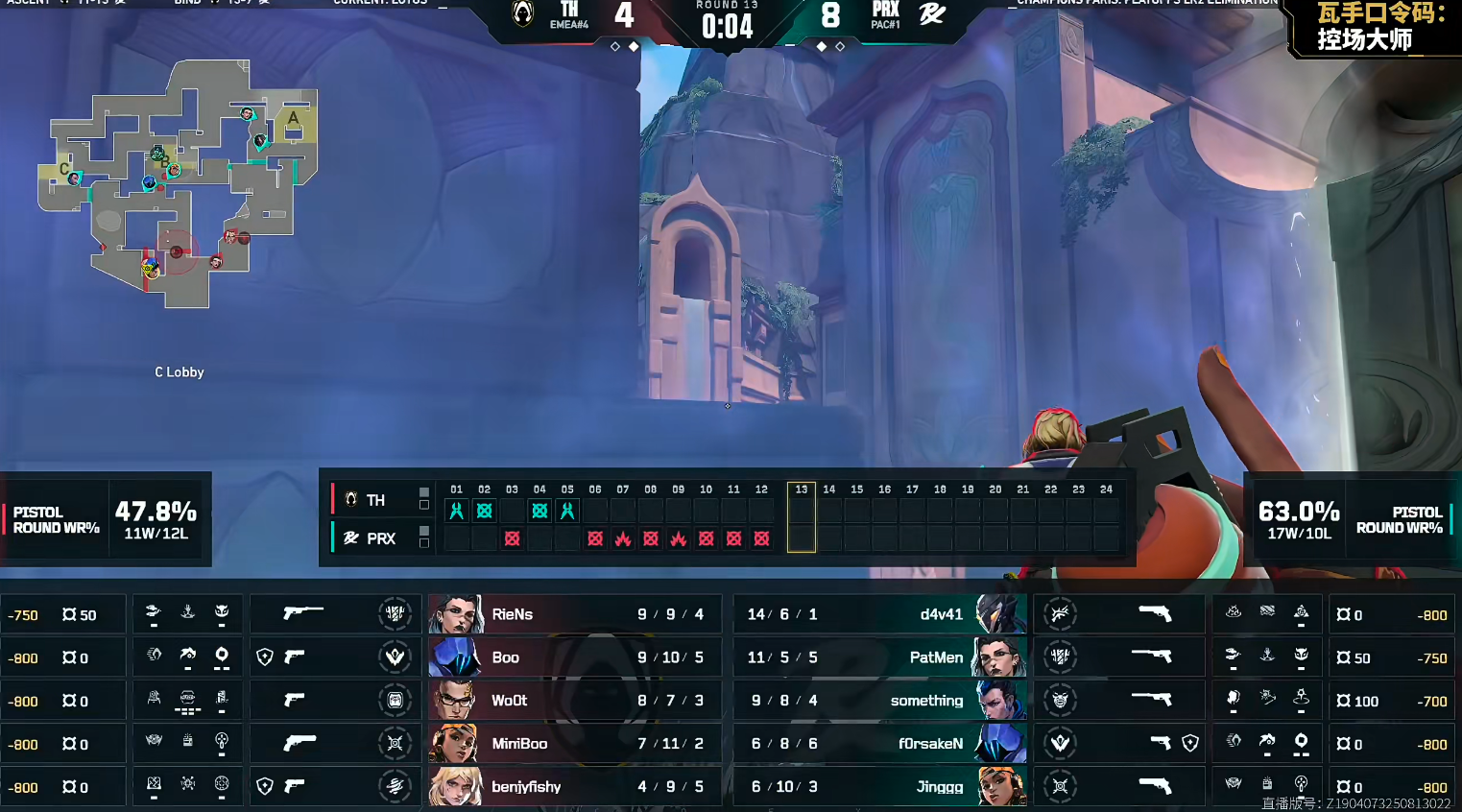Choose Boo's agent portrait
1462x812 pixels.
[x=455, y=657]
